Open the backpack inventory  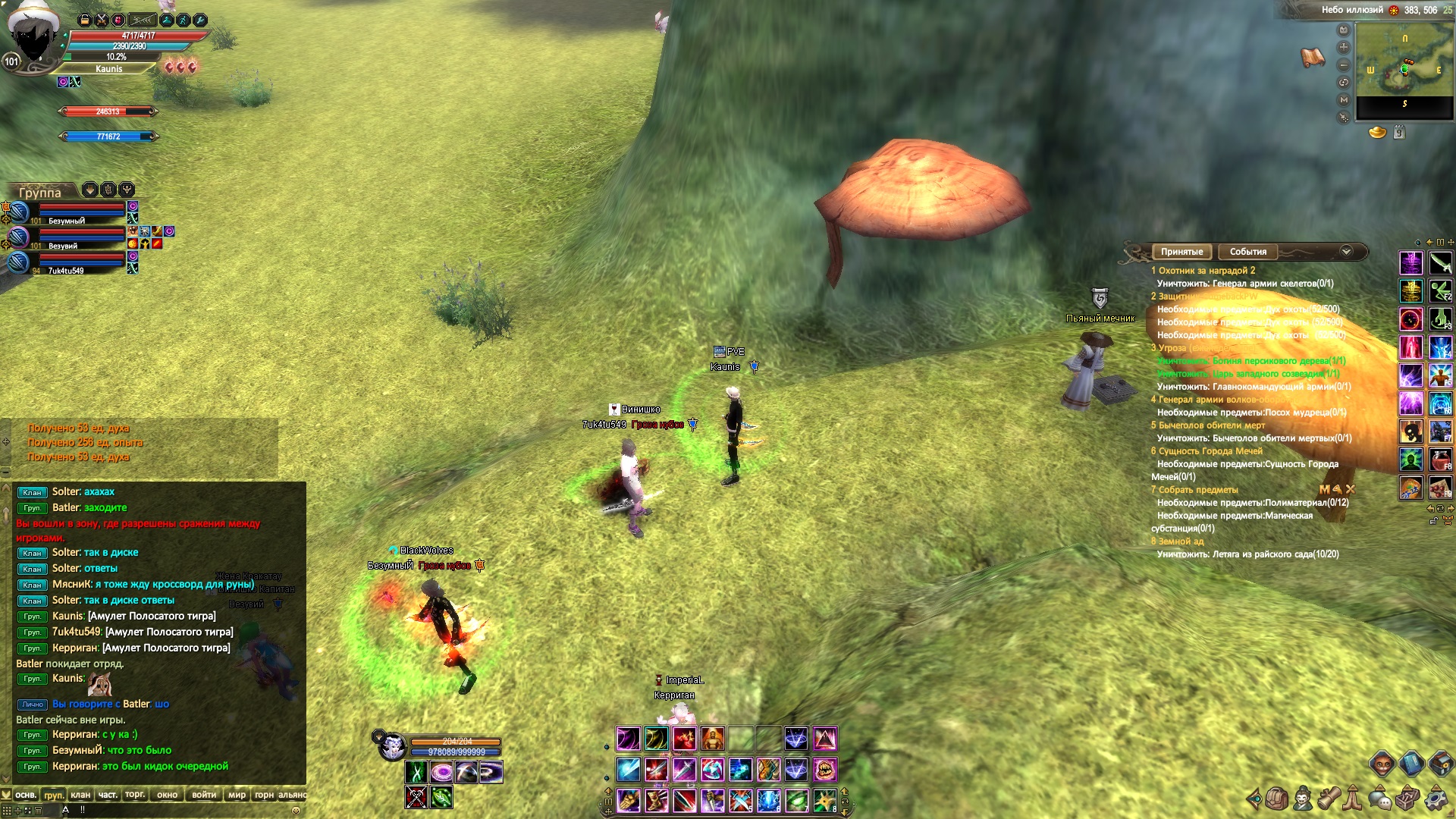[1276, 799]
